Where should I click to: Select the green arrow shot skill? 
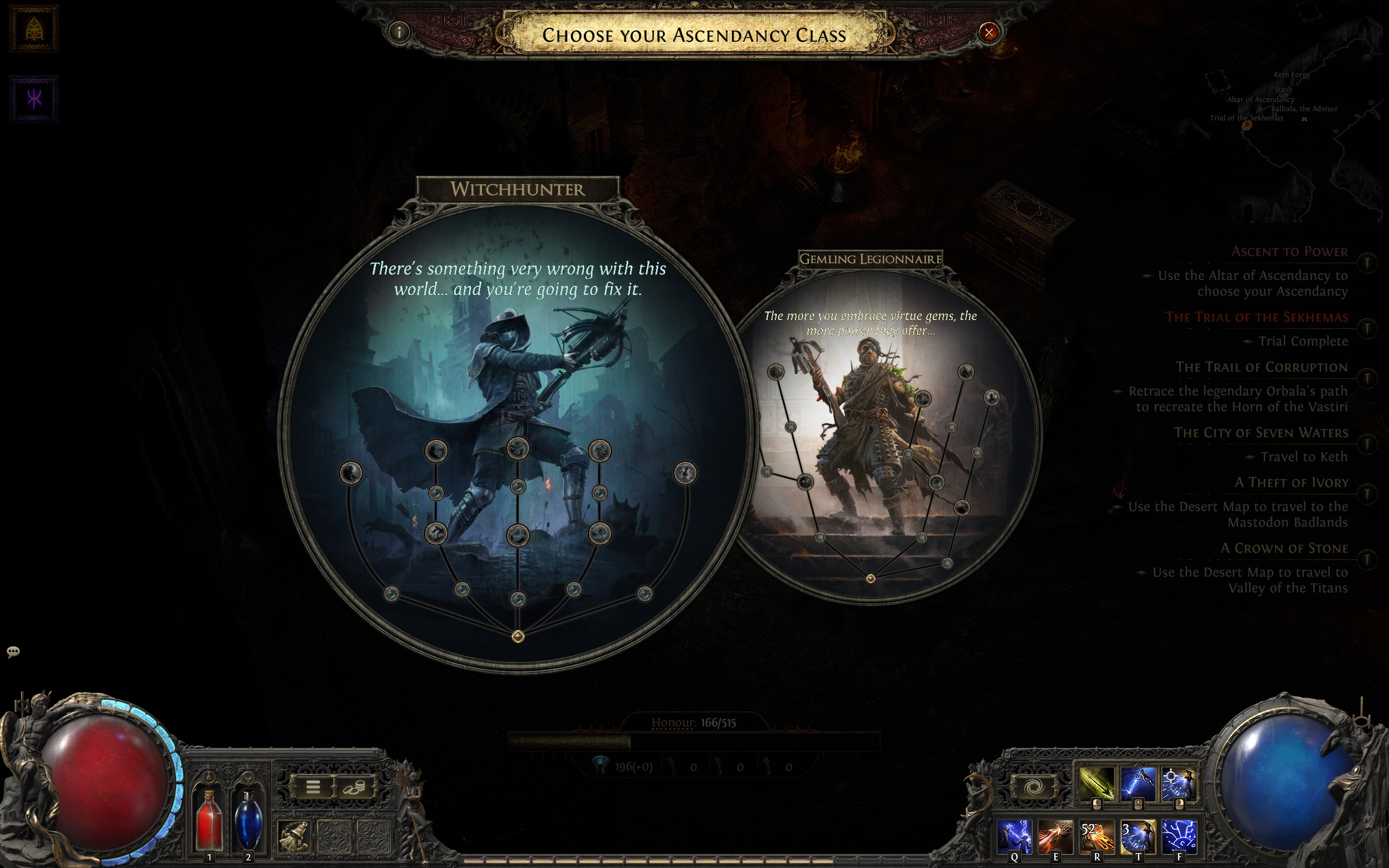(x=1096, y=782)
